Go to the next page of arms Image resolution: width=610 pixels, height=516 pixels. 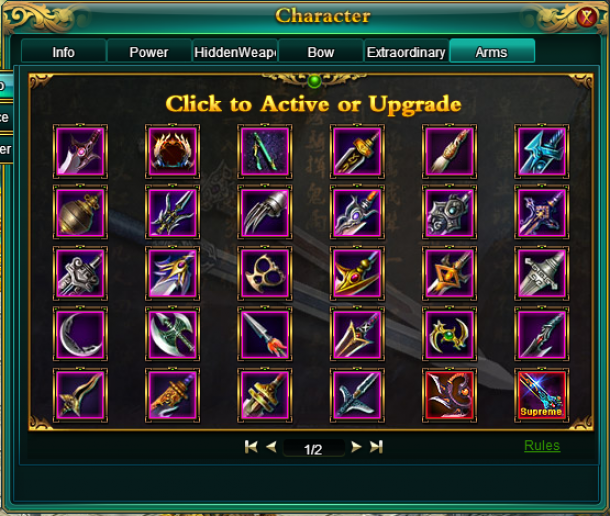[356, 448]
